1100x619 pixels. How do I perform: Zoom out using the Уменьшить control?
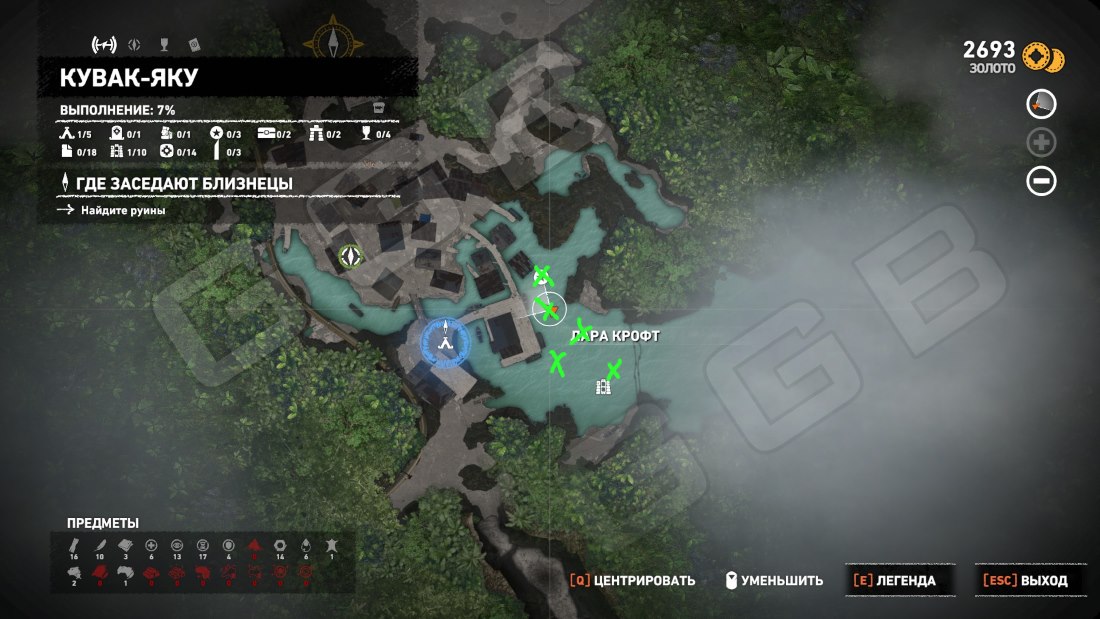tap(775, 580)
